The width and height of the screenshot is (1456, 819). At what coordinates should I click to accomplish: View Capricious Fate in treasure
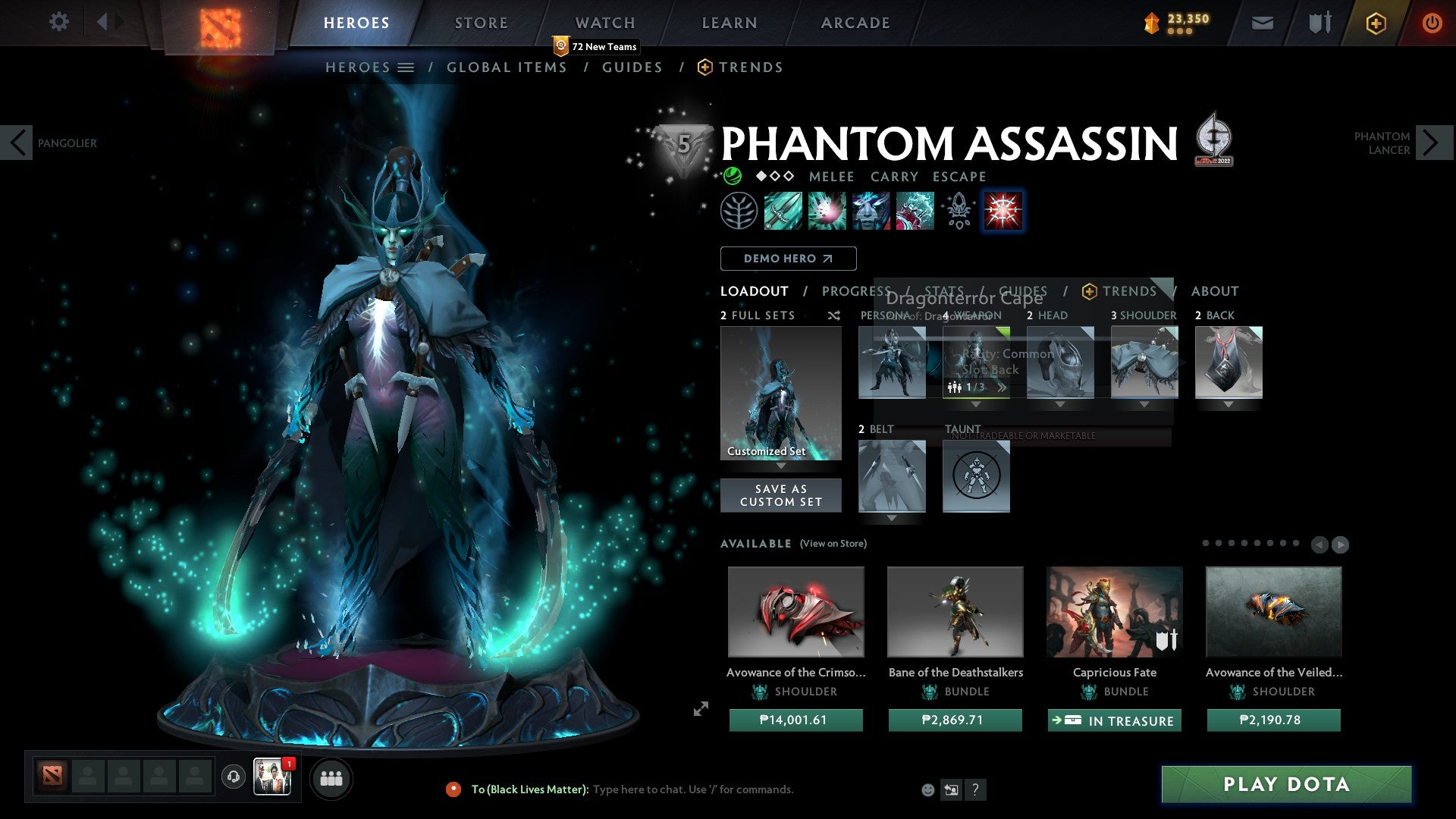coord(1114,720)
